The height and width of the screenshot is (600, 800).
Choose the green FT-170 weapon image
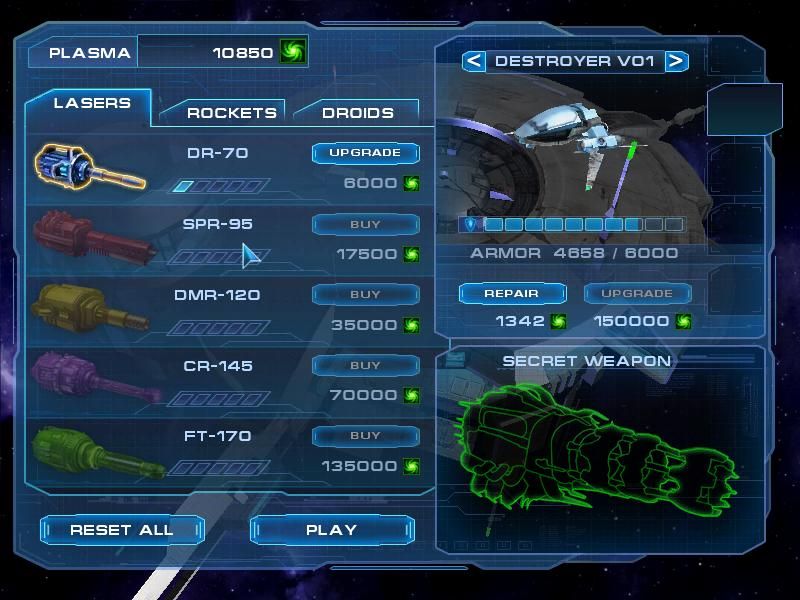[x=90, y=450]
